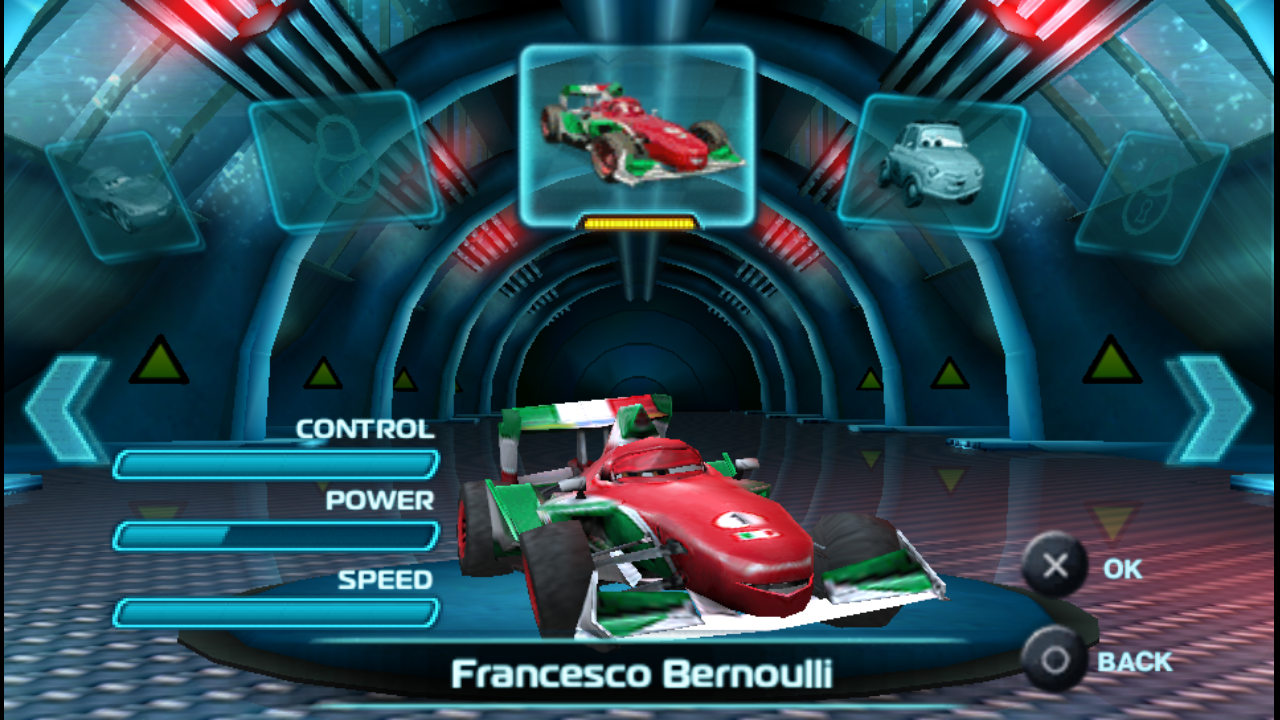The height and width of the screenshot is (720, 1280).
Task: Click the OK label next to the X button
Action: pyautogui.click(x=1124, y=568)
